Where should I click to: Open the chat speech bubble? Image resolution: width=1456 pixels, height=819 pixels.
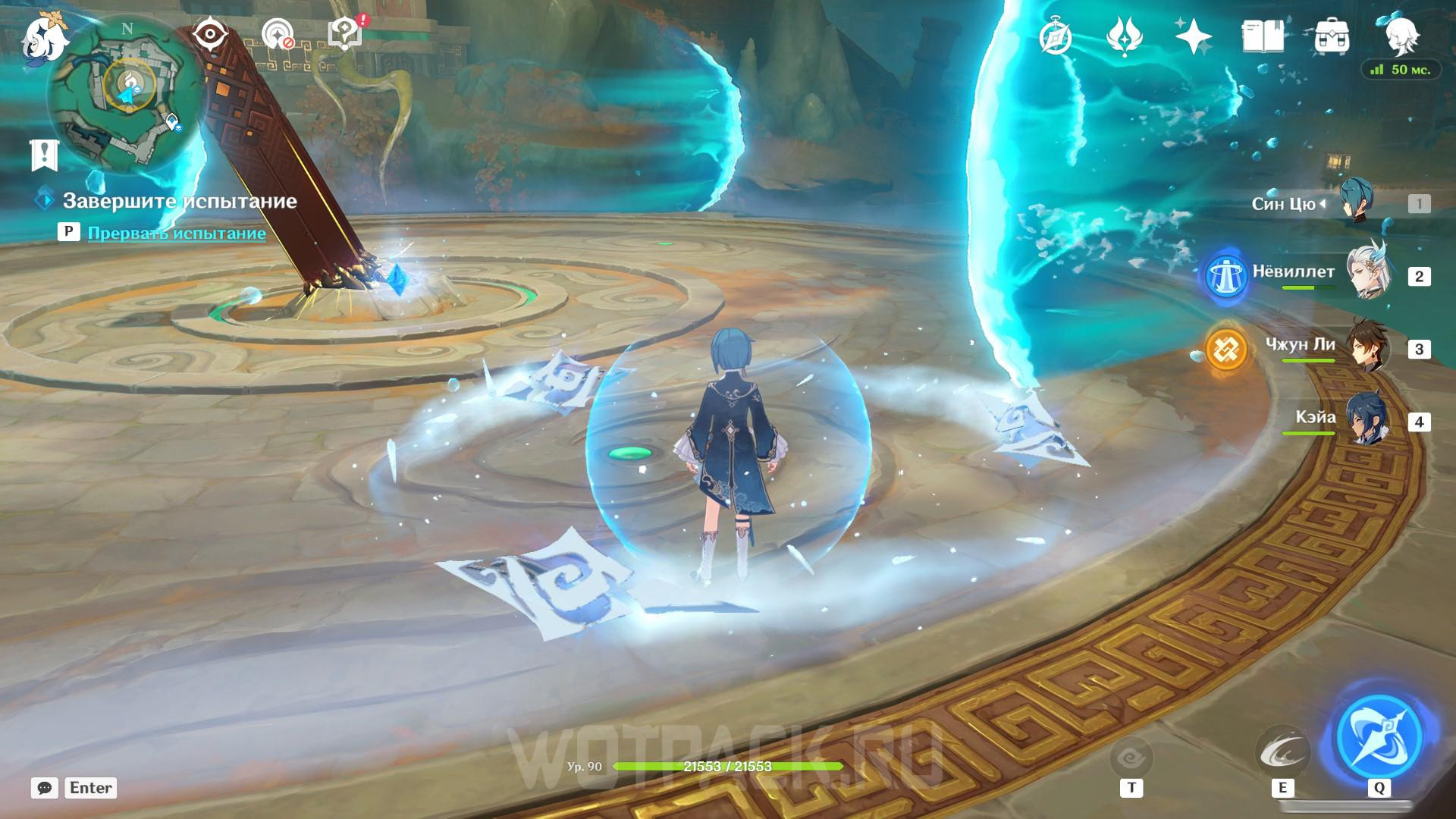point(45,788)
